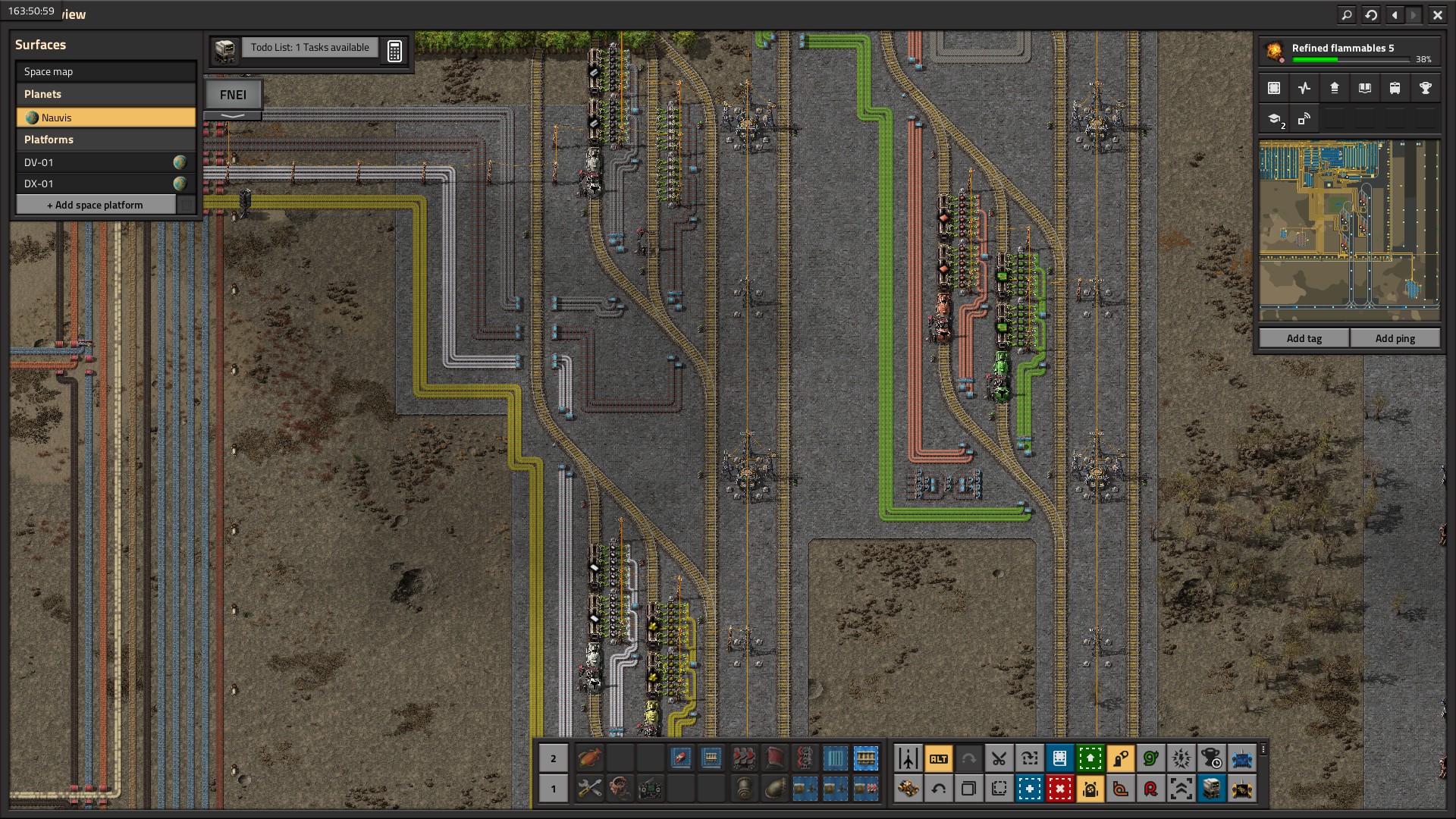Add a tag to the map
The image size is (1456, 819).
pyautogui.click(x=1304, y=338)
